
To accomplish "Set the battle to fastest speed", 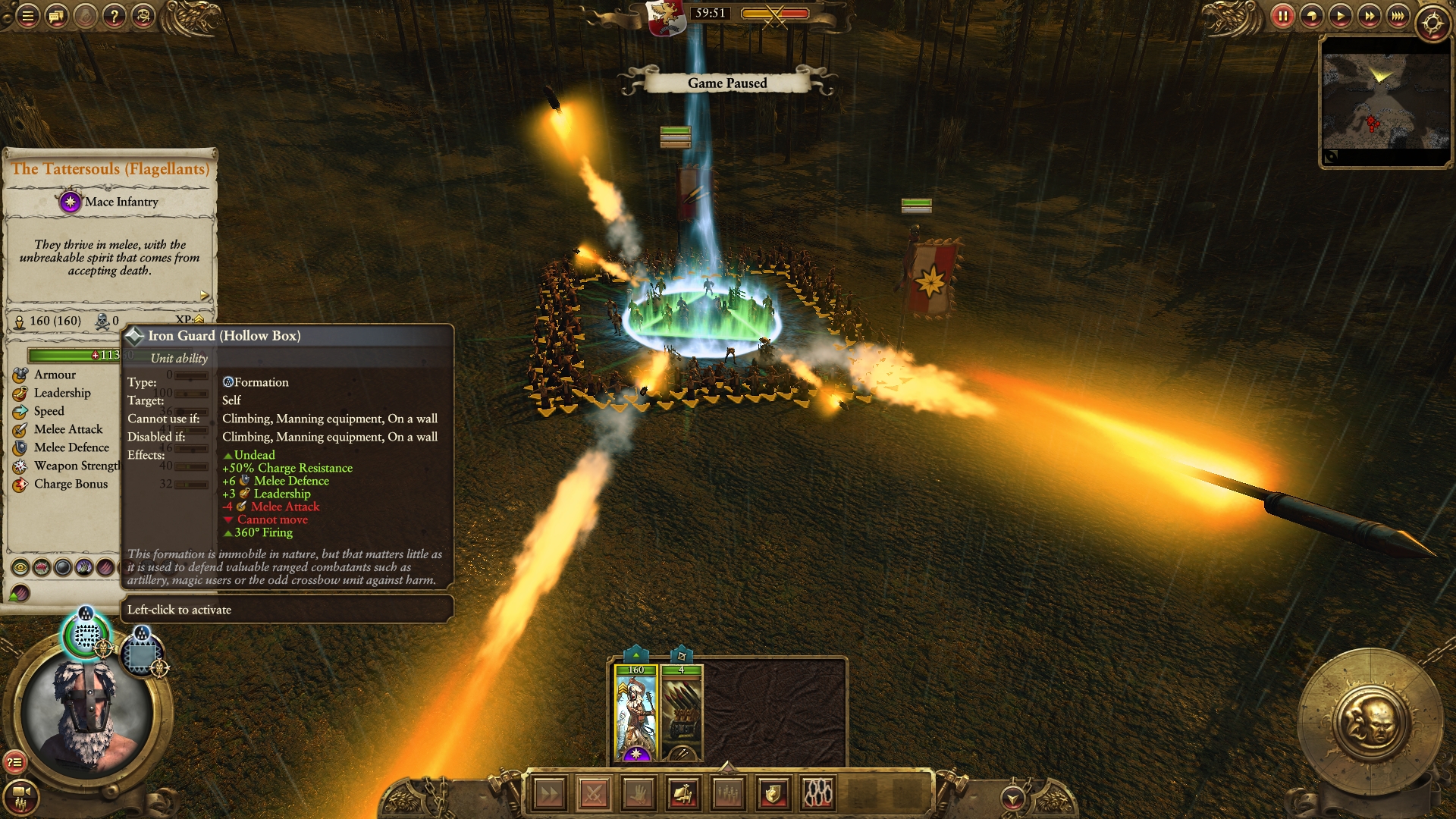I will pos(1398,16).
